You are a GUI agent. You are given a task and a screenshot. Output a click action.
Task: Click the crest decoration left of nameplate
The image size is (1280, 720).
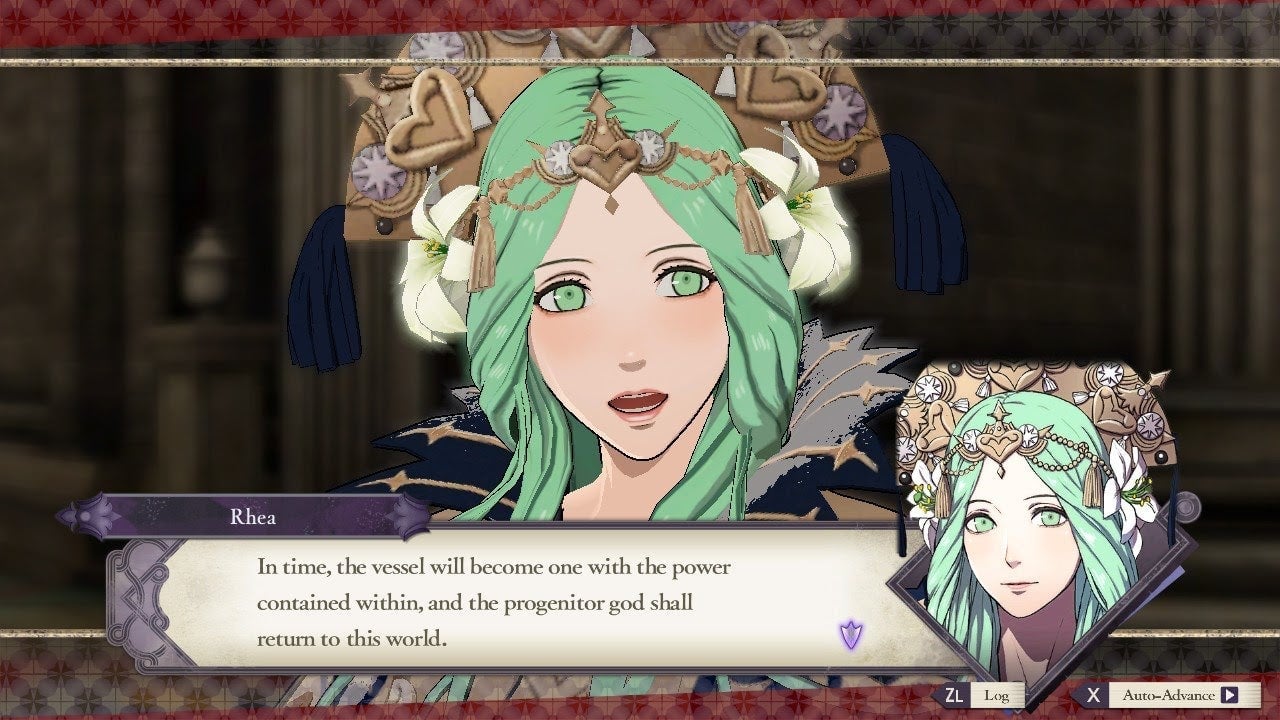[85, 517]
